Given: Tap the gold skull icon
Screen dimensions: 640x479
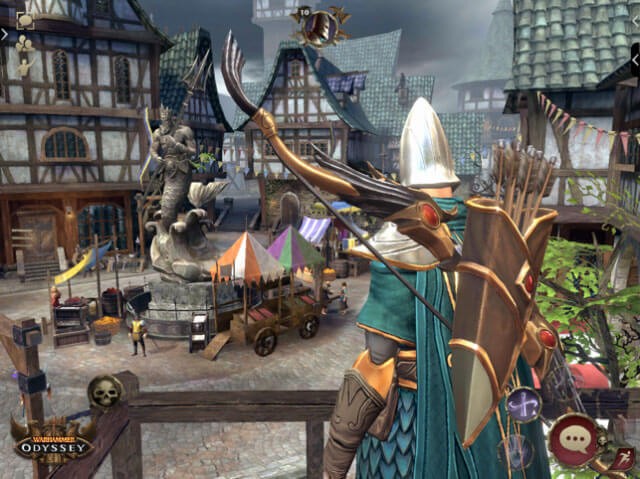Looking at the screenshot, I should [104, 392].
